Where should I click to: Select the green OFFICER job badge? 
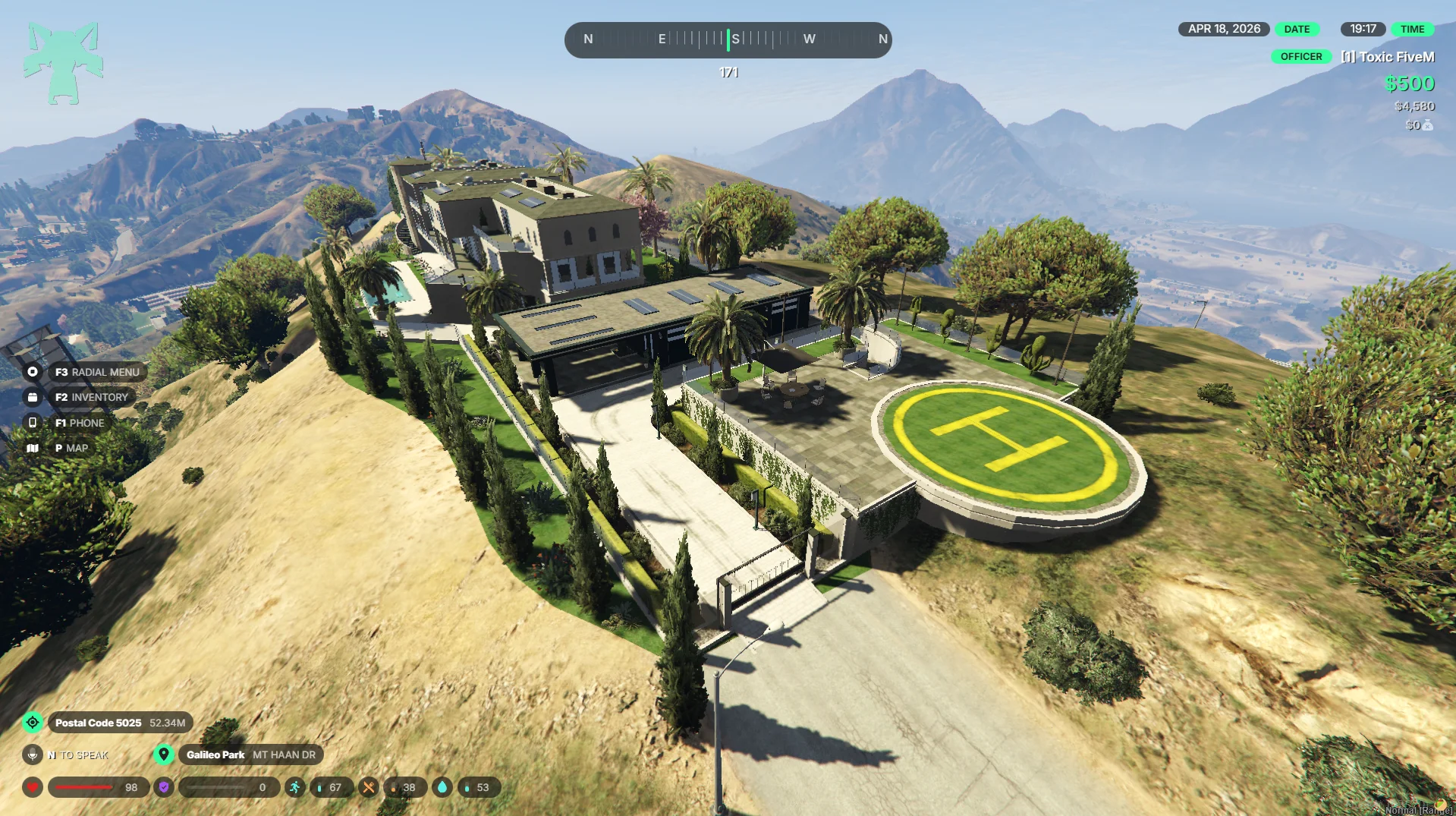pos(1300,57)
